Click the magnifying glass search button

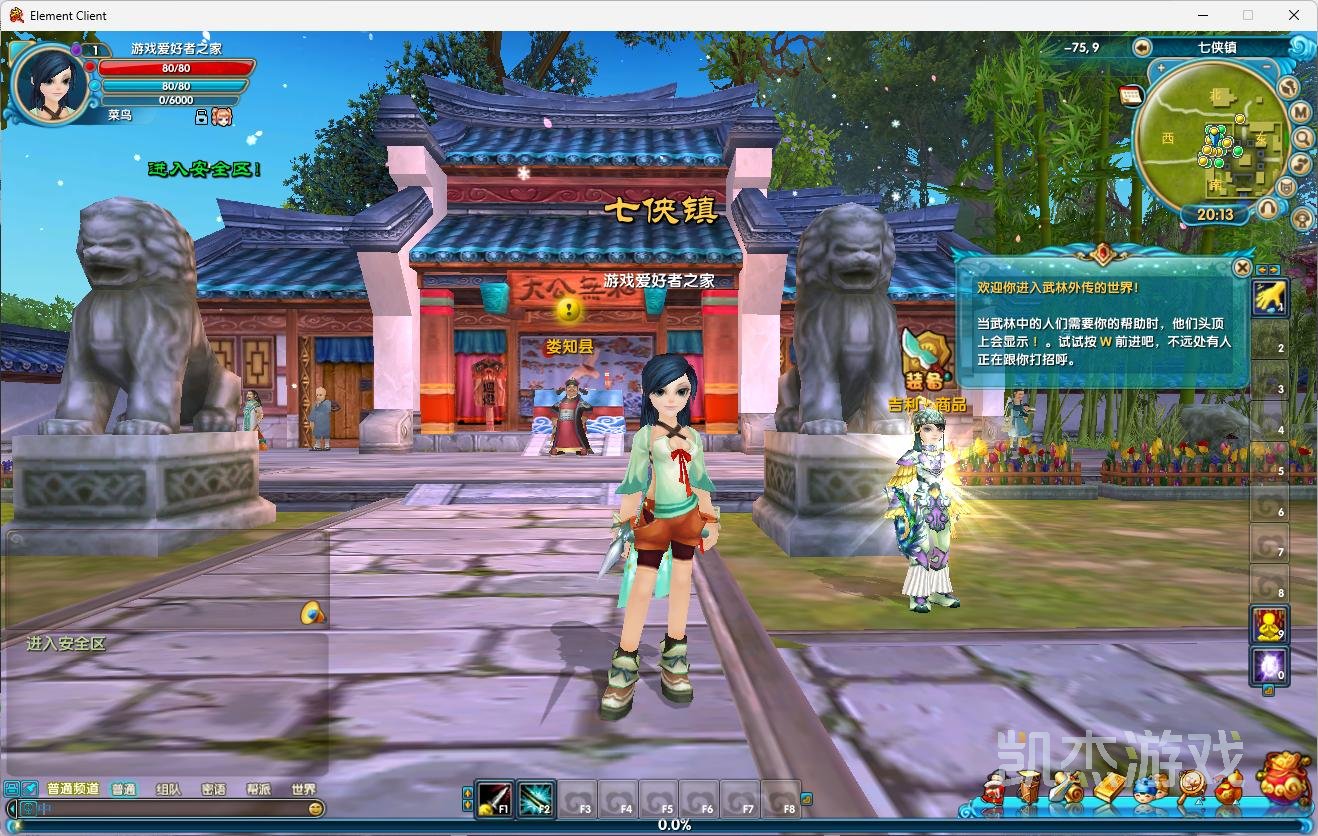point(1302,138)
